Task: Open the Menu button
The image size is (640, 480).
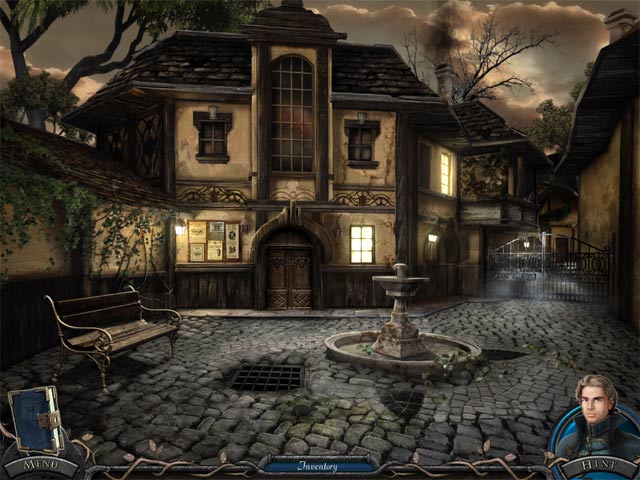Action: coord(40,465)
